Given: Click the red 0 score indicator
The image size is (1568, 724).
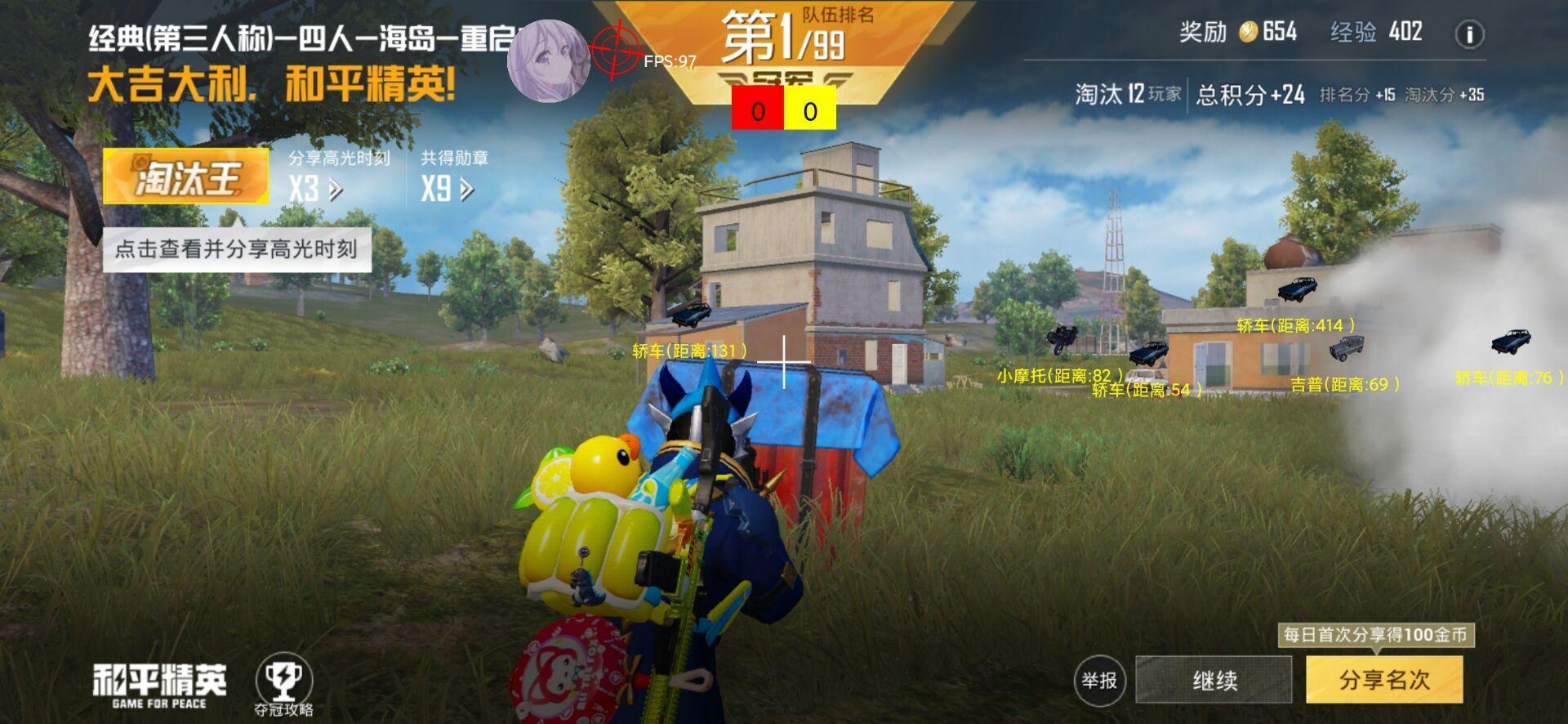Looking at the screenshot, I should tap(758, 107).
